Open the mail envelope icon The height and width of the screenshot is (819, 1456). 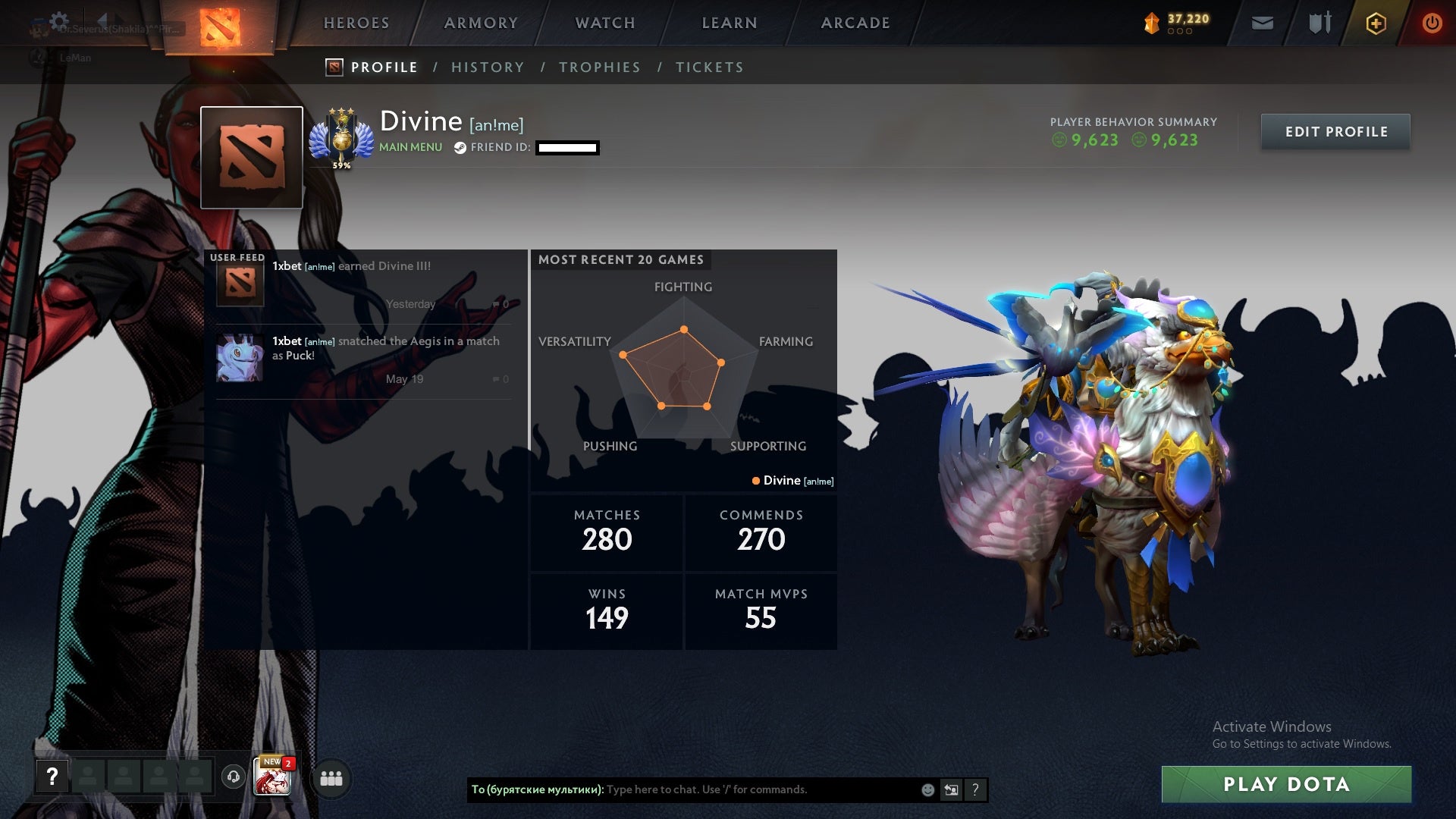pos(1262,24)
